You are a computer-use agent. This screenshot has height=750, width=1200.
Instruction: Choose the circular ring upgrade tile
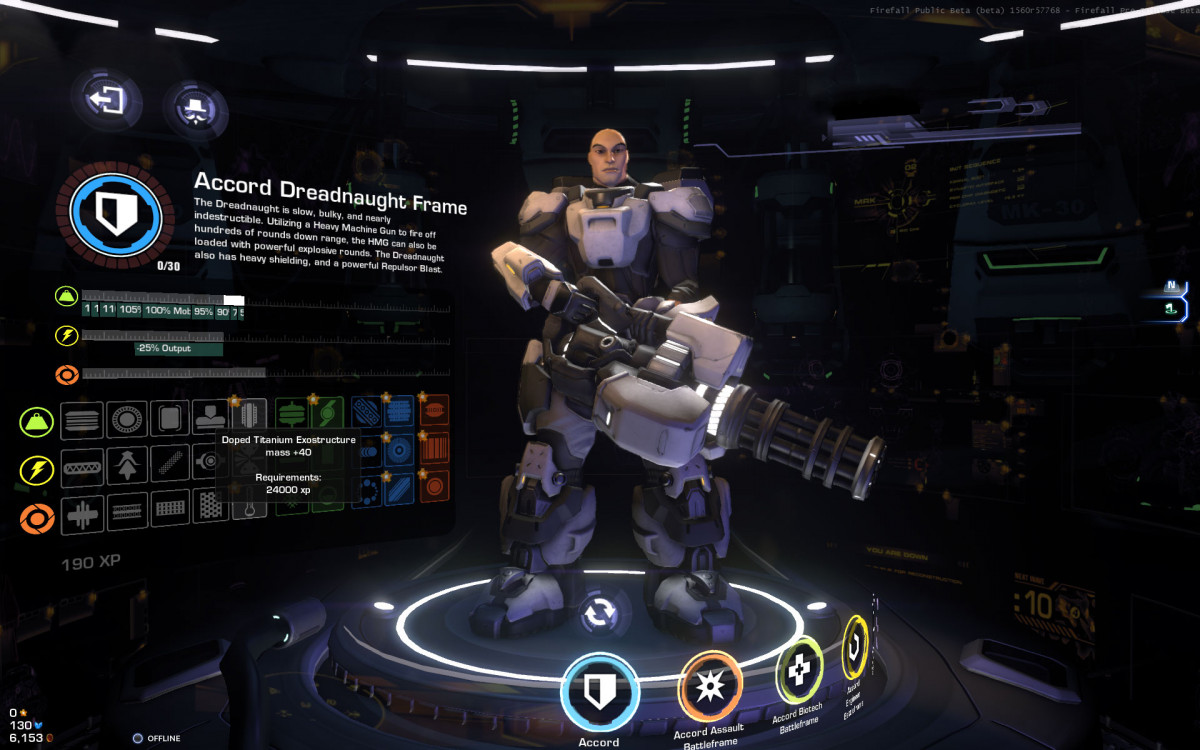[x=127, y=420]
